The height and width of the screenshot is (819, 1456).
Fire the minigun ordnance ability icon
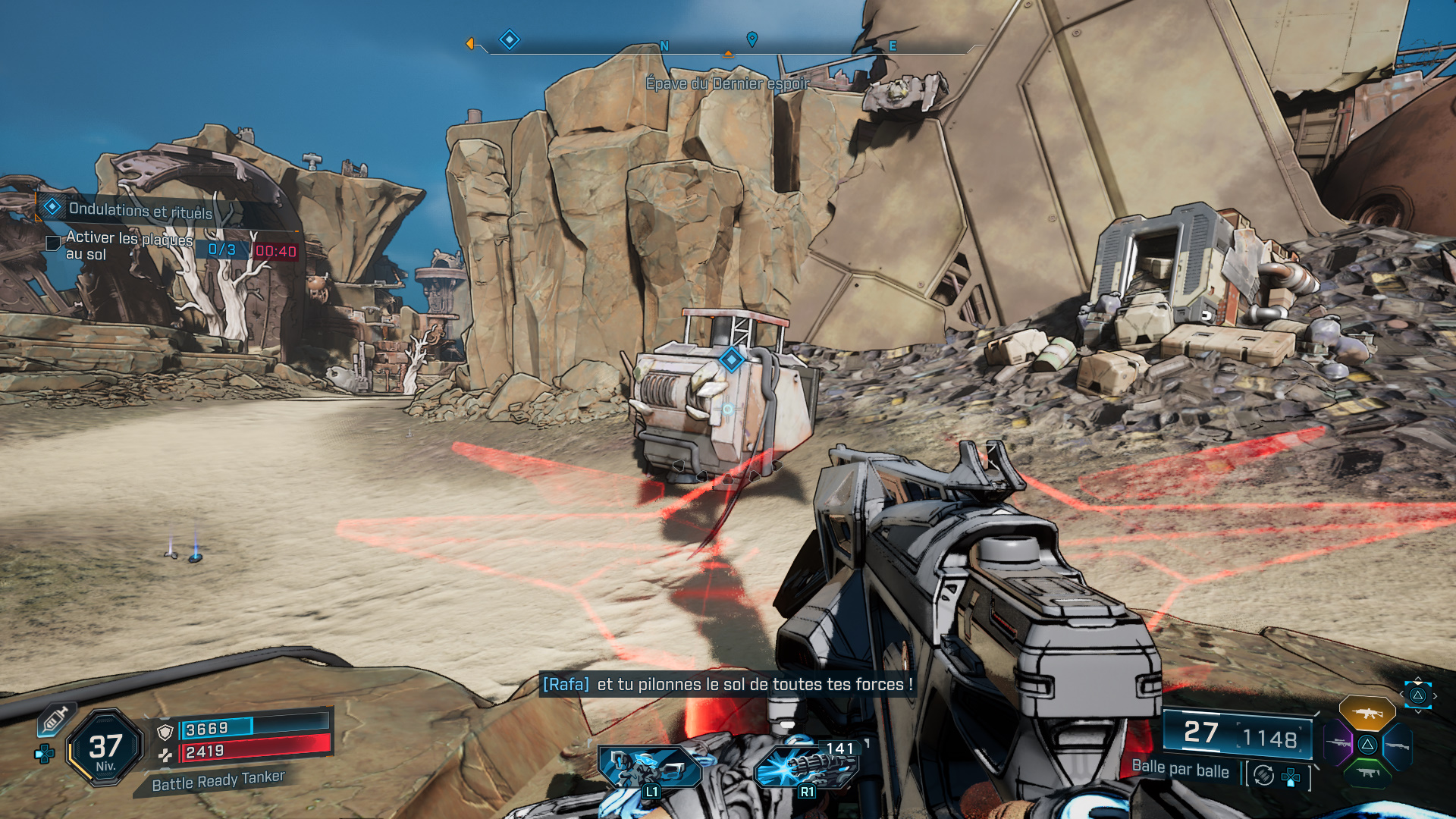tap(805, 767)
